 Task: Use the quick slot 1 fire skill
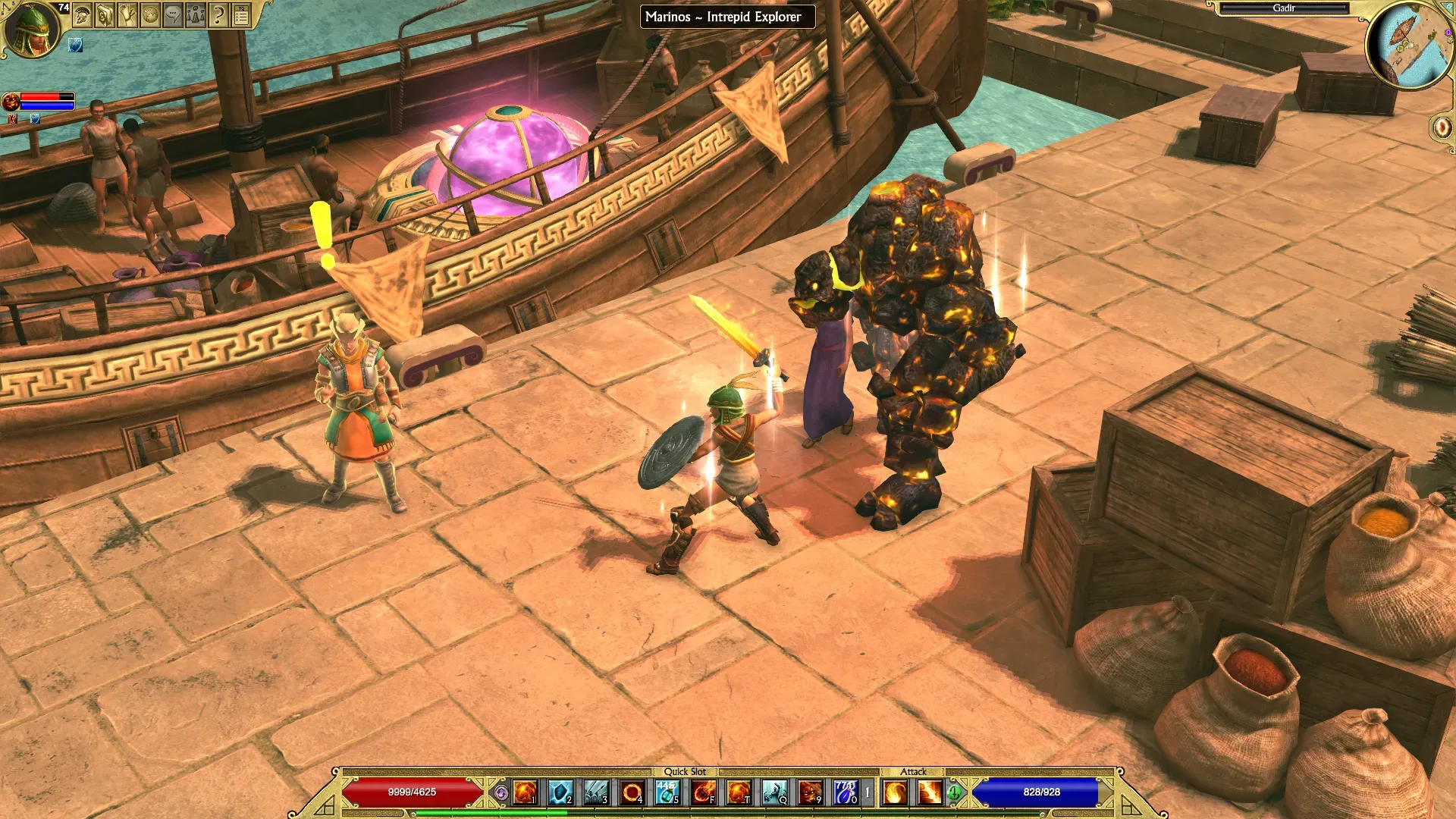click(x=525, y=792)
